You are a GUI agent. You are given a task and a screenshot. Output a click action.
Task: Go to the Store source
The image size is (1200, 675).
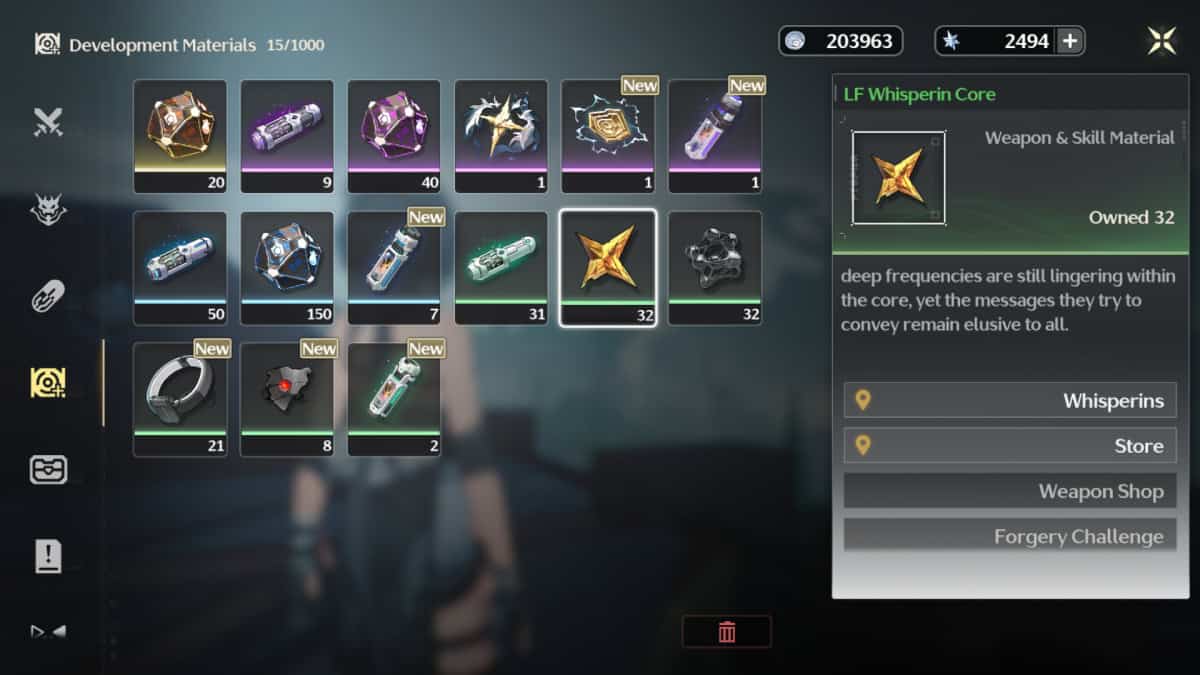(x=1010, y=446)
